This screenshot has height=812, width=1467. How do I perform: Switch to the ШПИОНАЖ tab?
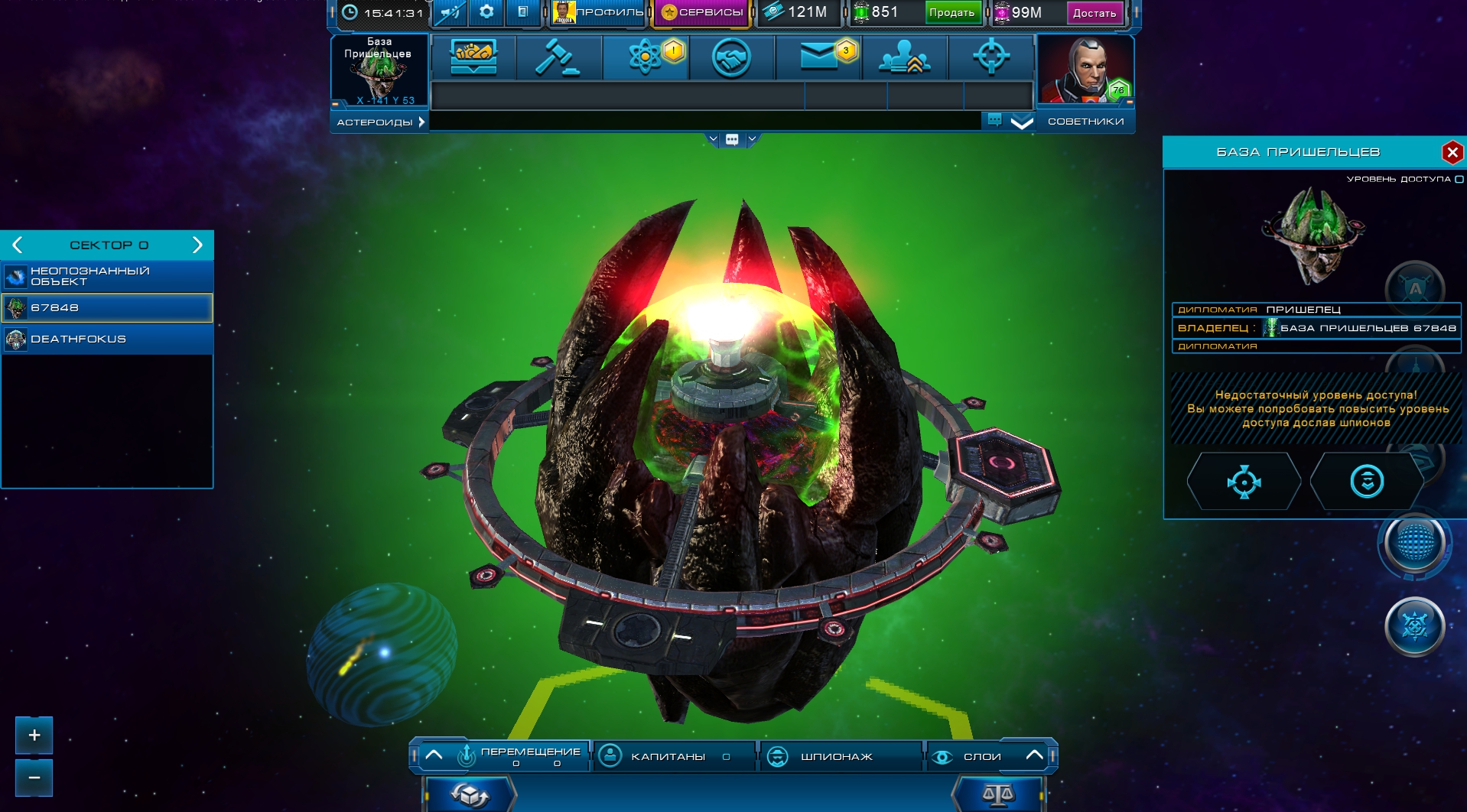click(x=840, y=755)
